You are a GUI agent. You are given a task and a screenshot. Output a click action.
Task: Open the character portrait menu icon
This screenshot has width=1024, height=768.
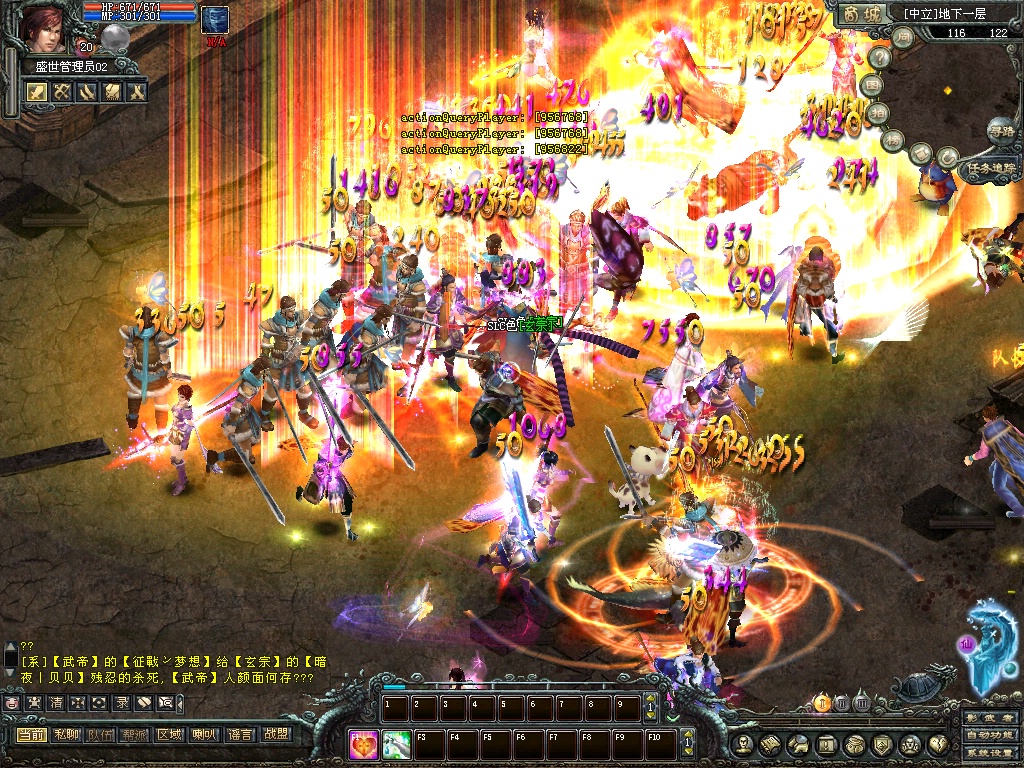(742, 744)
